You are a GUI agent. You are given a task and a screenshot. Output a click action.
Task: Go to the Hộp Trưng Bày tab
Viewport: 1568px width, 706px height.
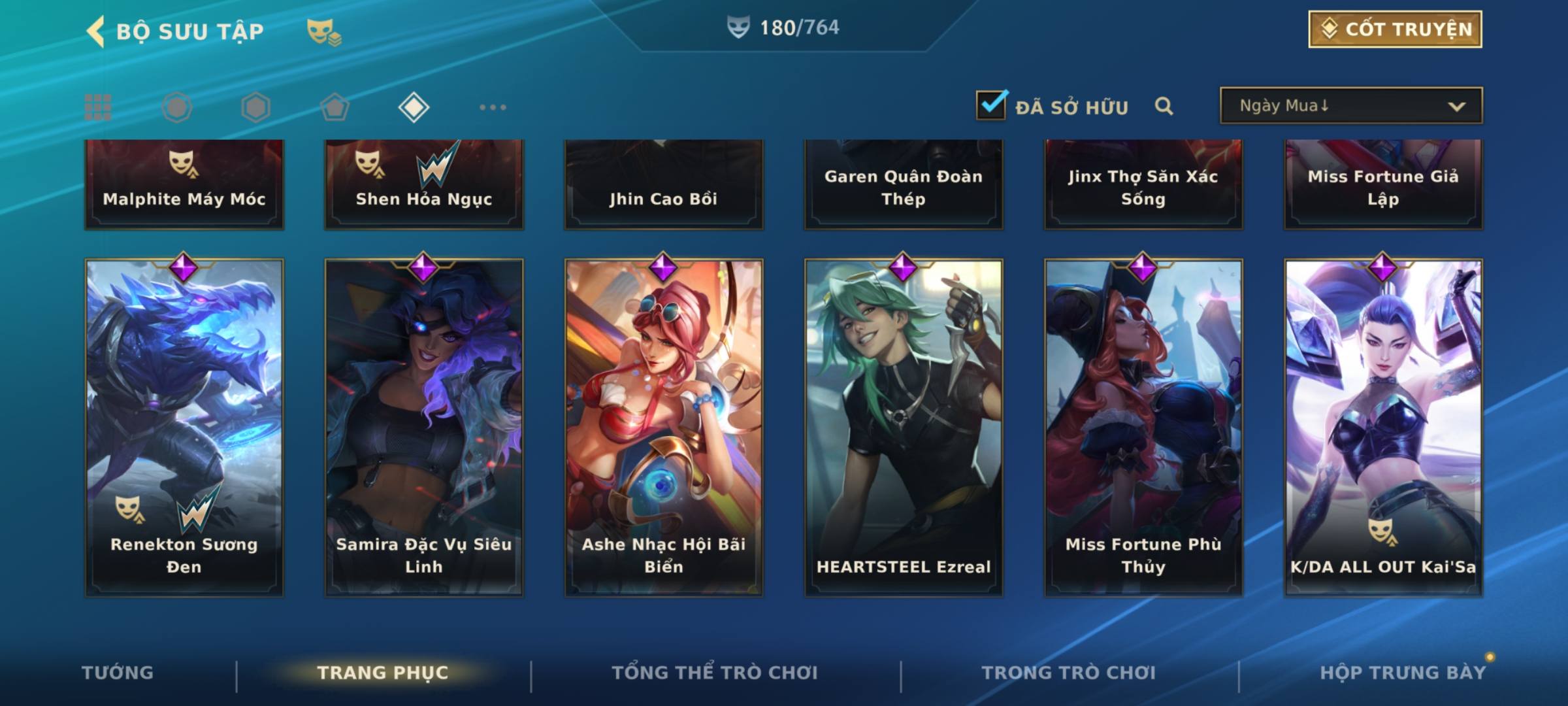coord(1403,673)
